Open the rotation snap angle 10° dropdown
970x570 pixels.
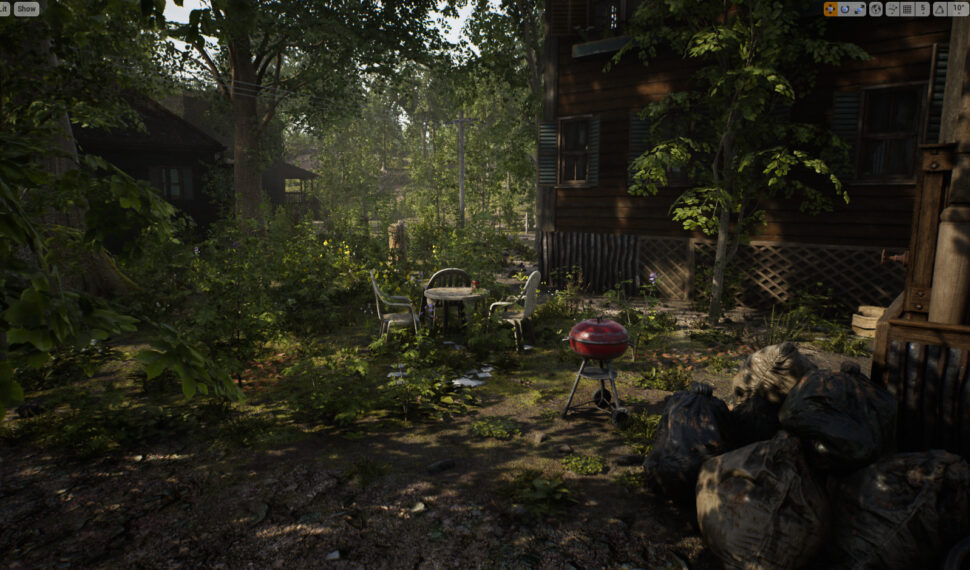pyautogui.click(x=958, y=9)
